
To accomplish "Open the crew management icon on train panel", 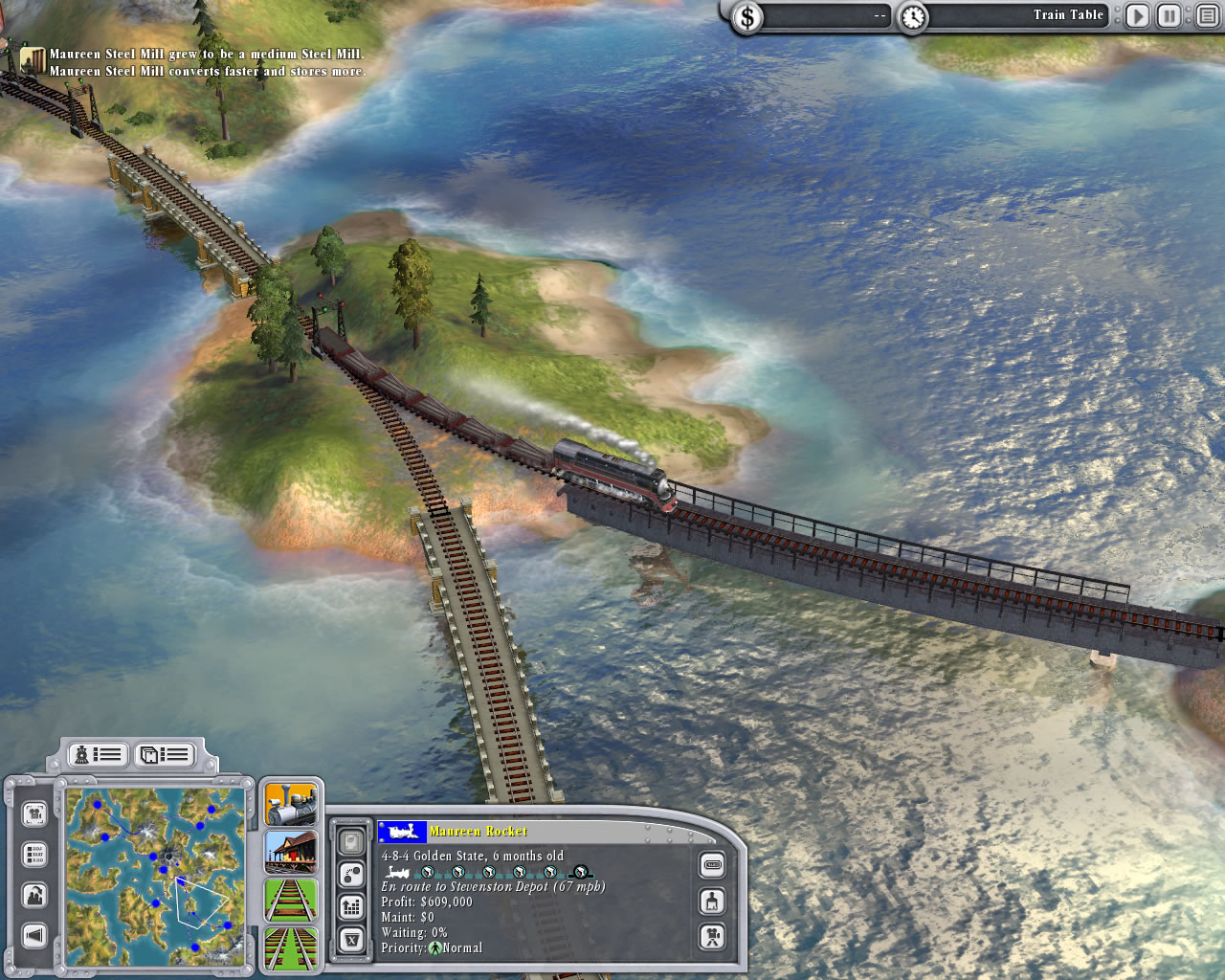I will (x=712, y=900).
